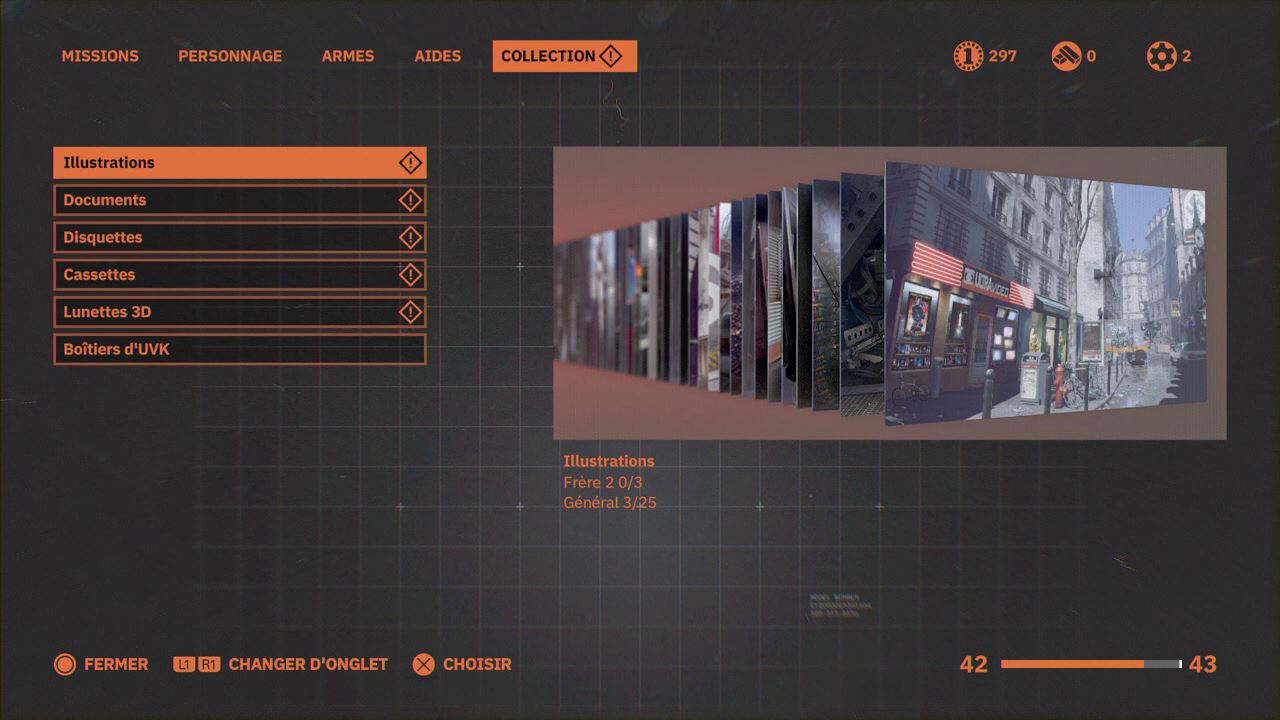Viewport: 1280px width, 720px height.
Task: Confirm selection with Choisir
Action: [462, 664]
